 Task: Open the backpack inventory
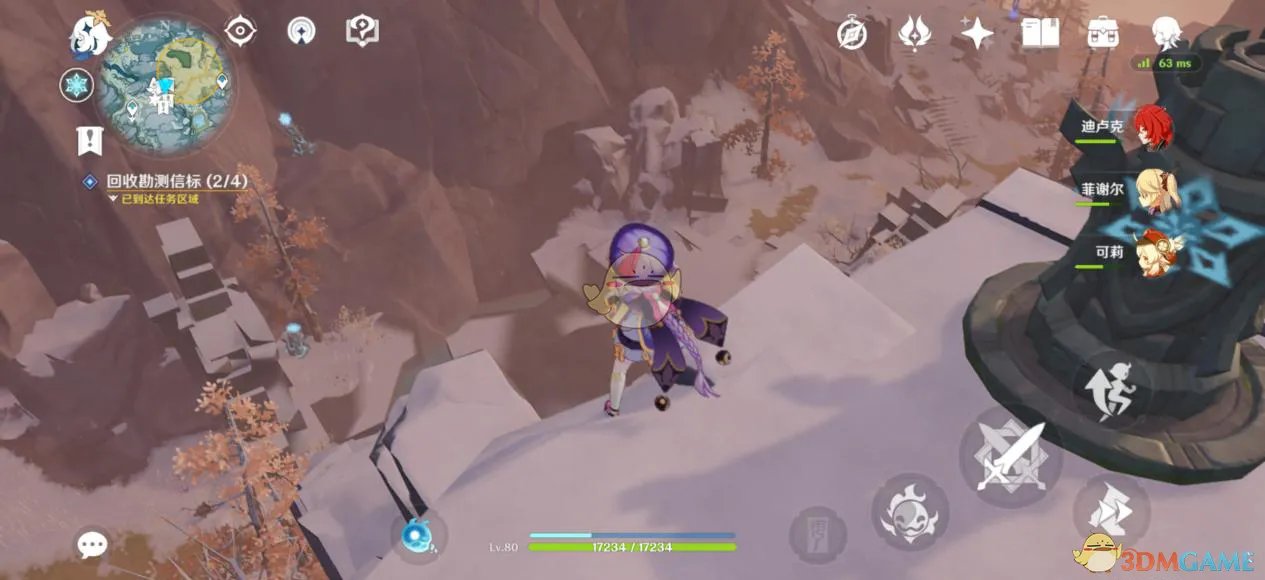pos(1103,35)
